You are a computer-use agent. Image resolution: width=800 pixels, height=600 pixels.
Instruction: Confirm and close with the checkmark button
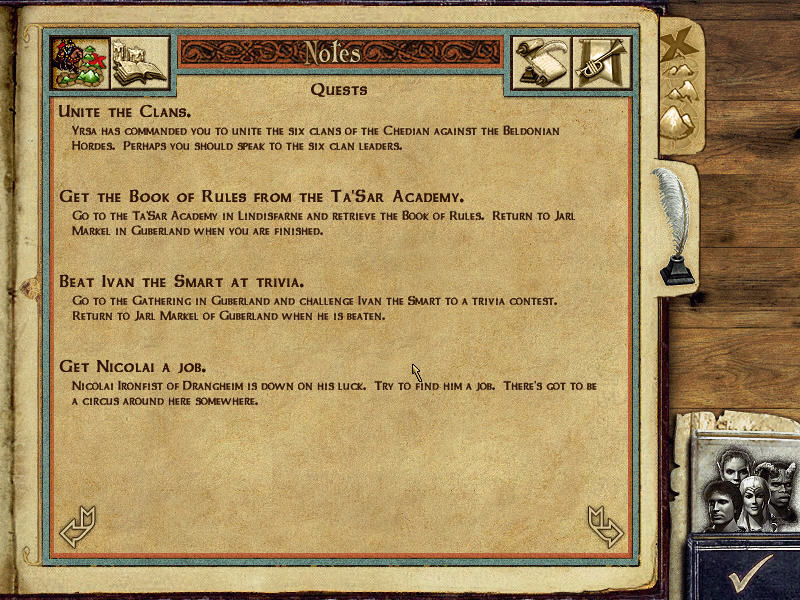click(748, 571)
